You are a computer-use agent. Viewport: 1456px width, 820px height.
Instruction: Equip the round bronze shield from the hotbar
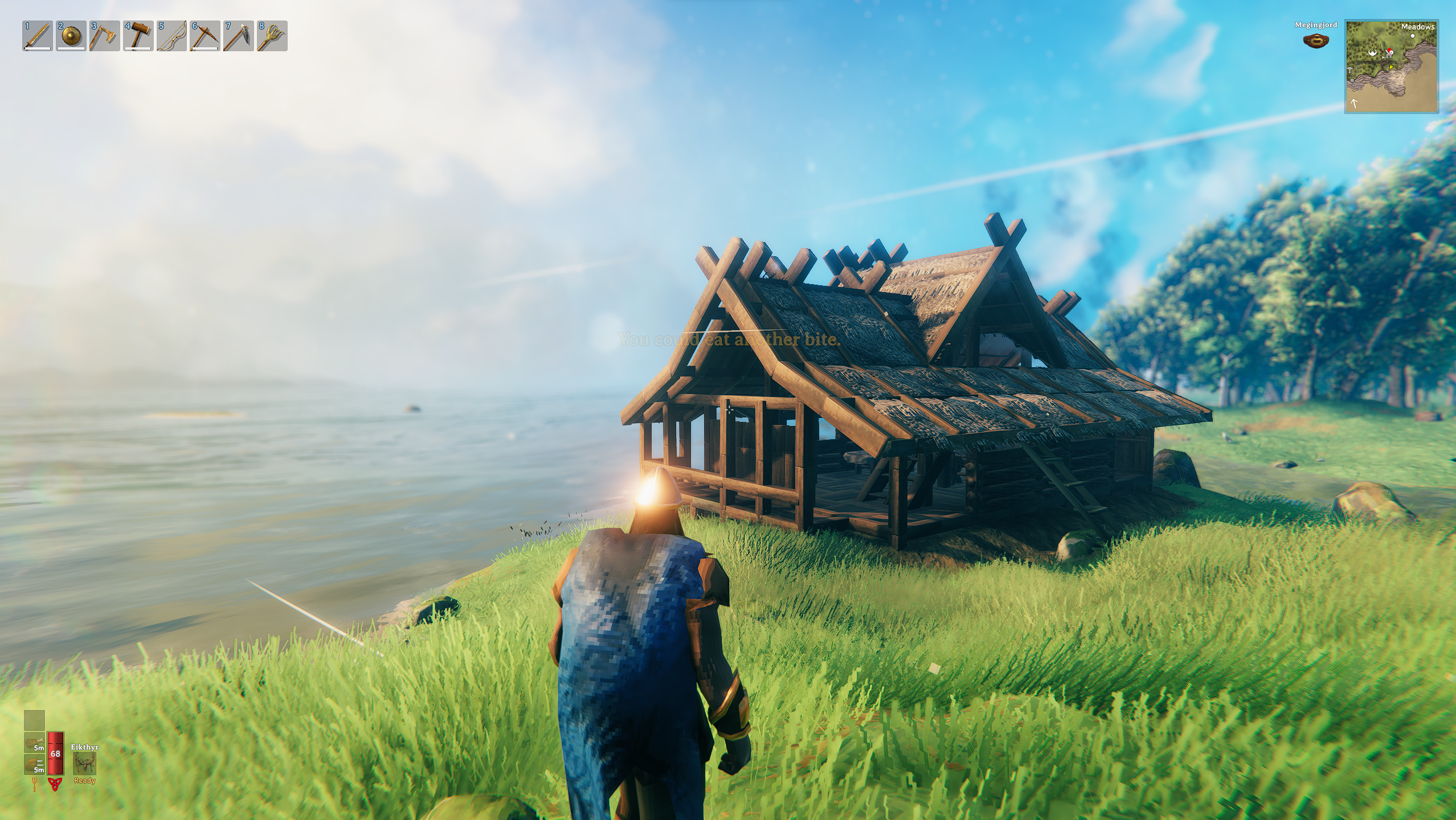[x=71, y=36]
